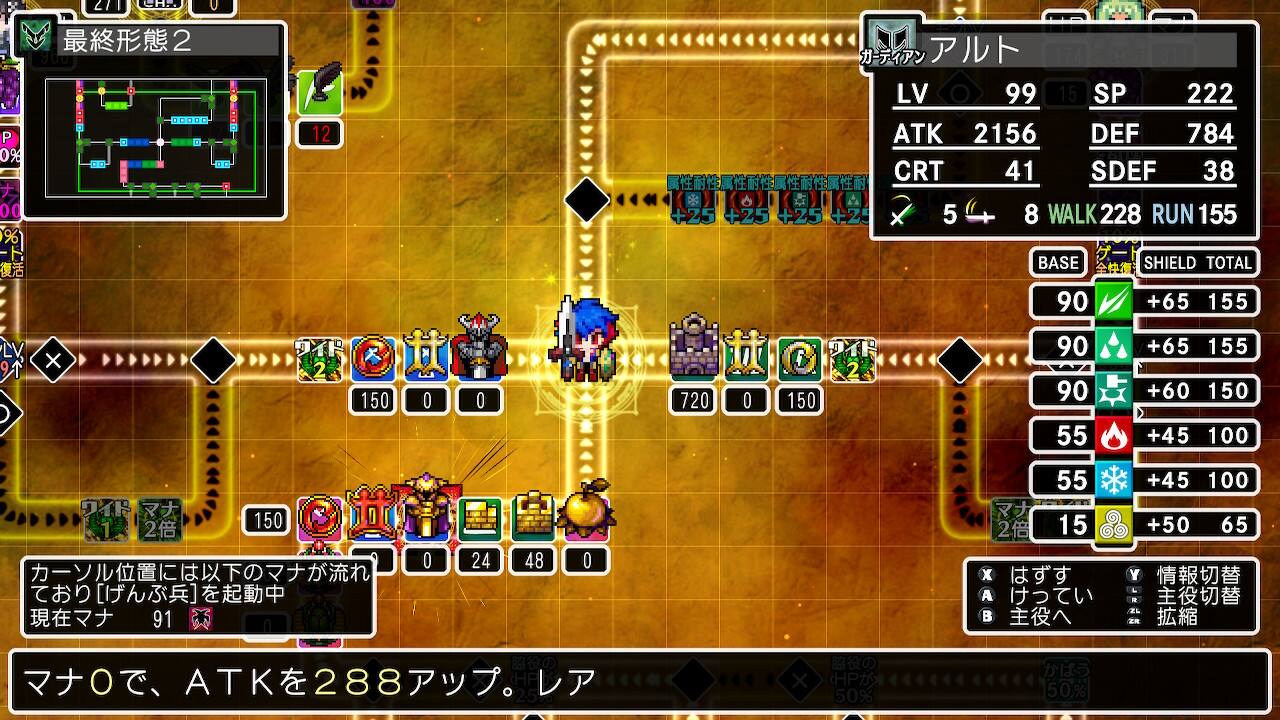Select the black feather item tile
The width and height of the screenshot is (1280, 720).
pos(321,91)
